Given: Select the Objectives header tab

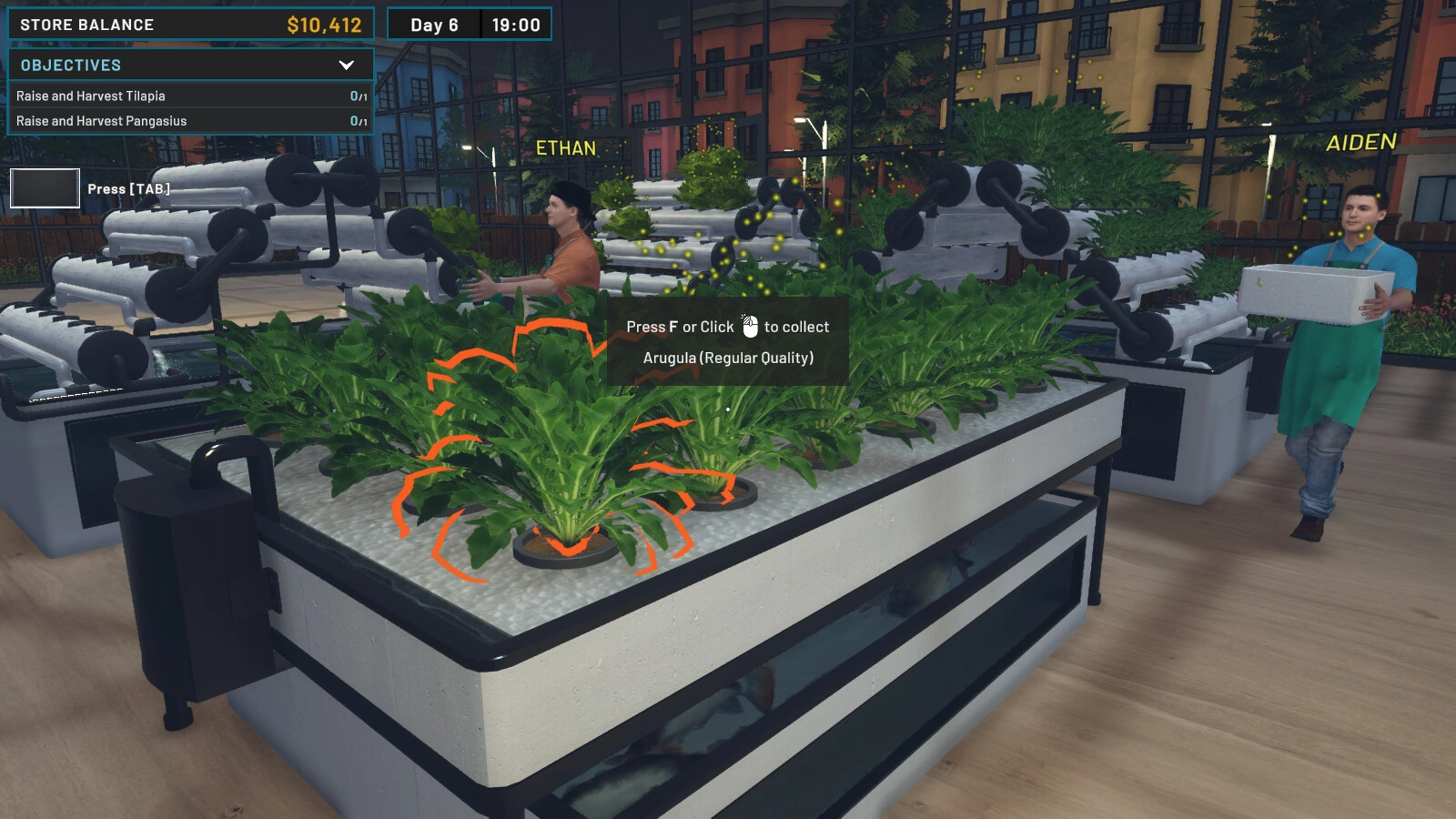Looking at the screenshot, I should point(70,65).
